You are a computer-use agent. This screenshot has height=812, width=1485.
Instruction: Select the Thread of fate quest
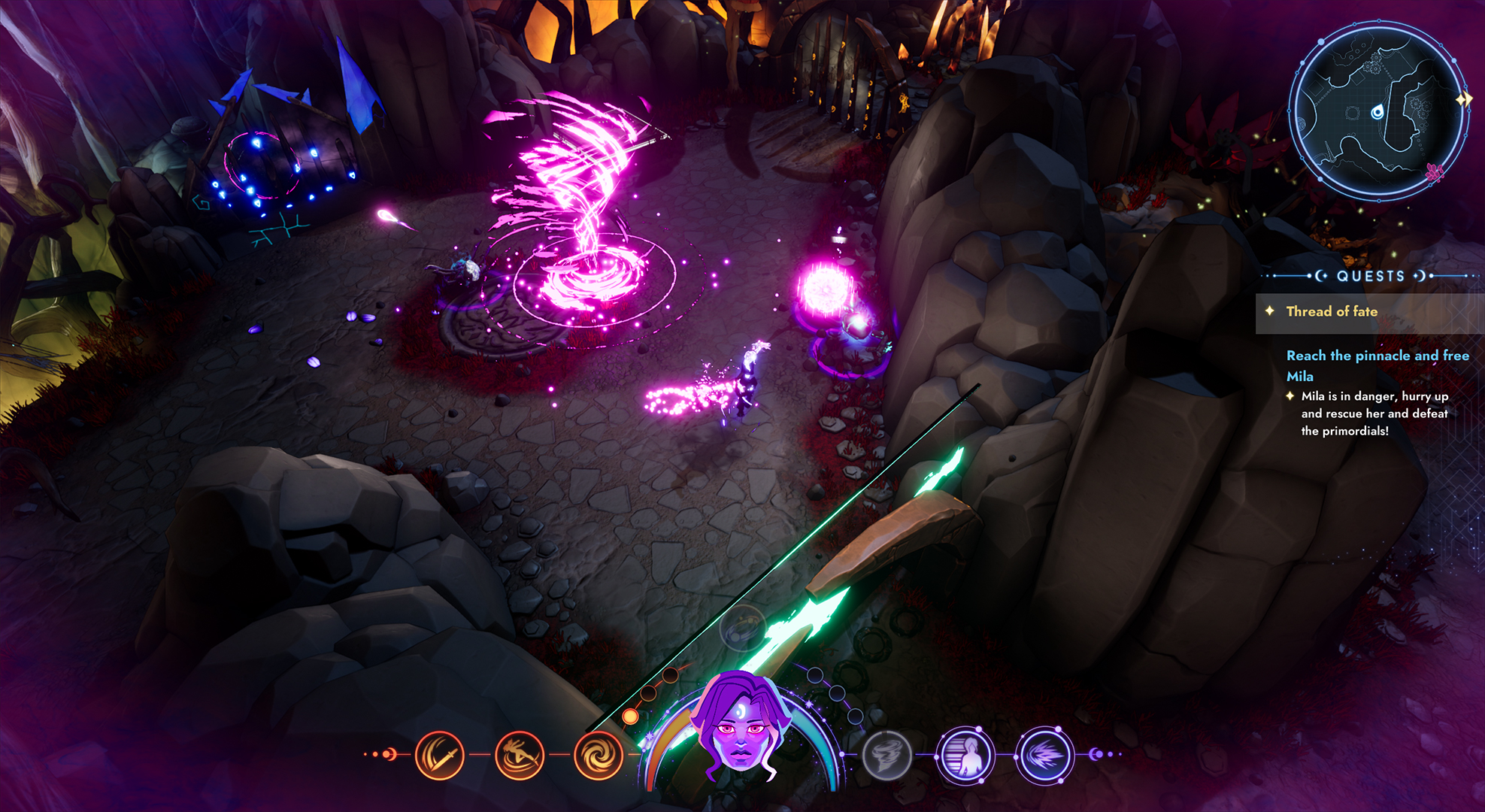click(1332, 311)
